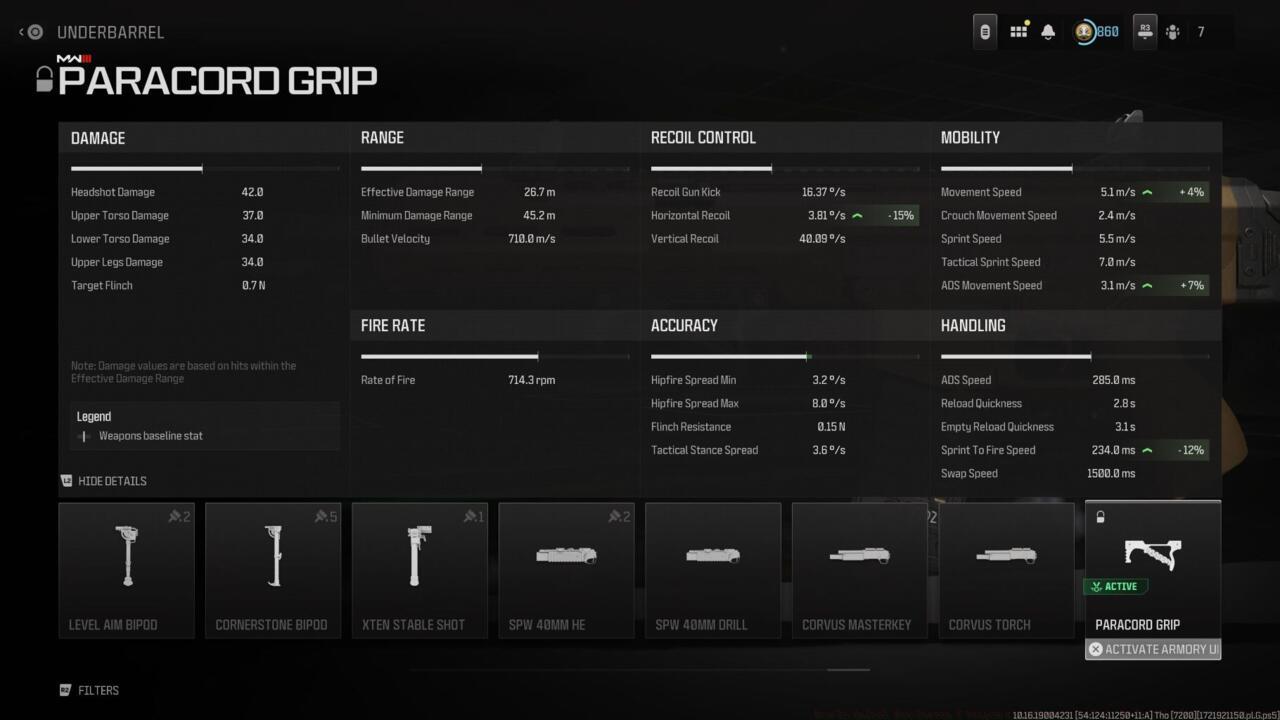The height and width of the screenshot is (720, 1280).
Task: Click the COD Points emblem showing 860
Action: point(1092,31)
